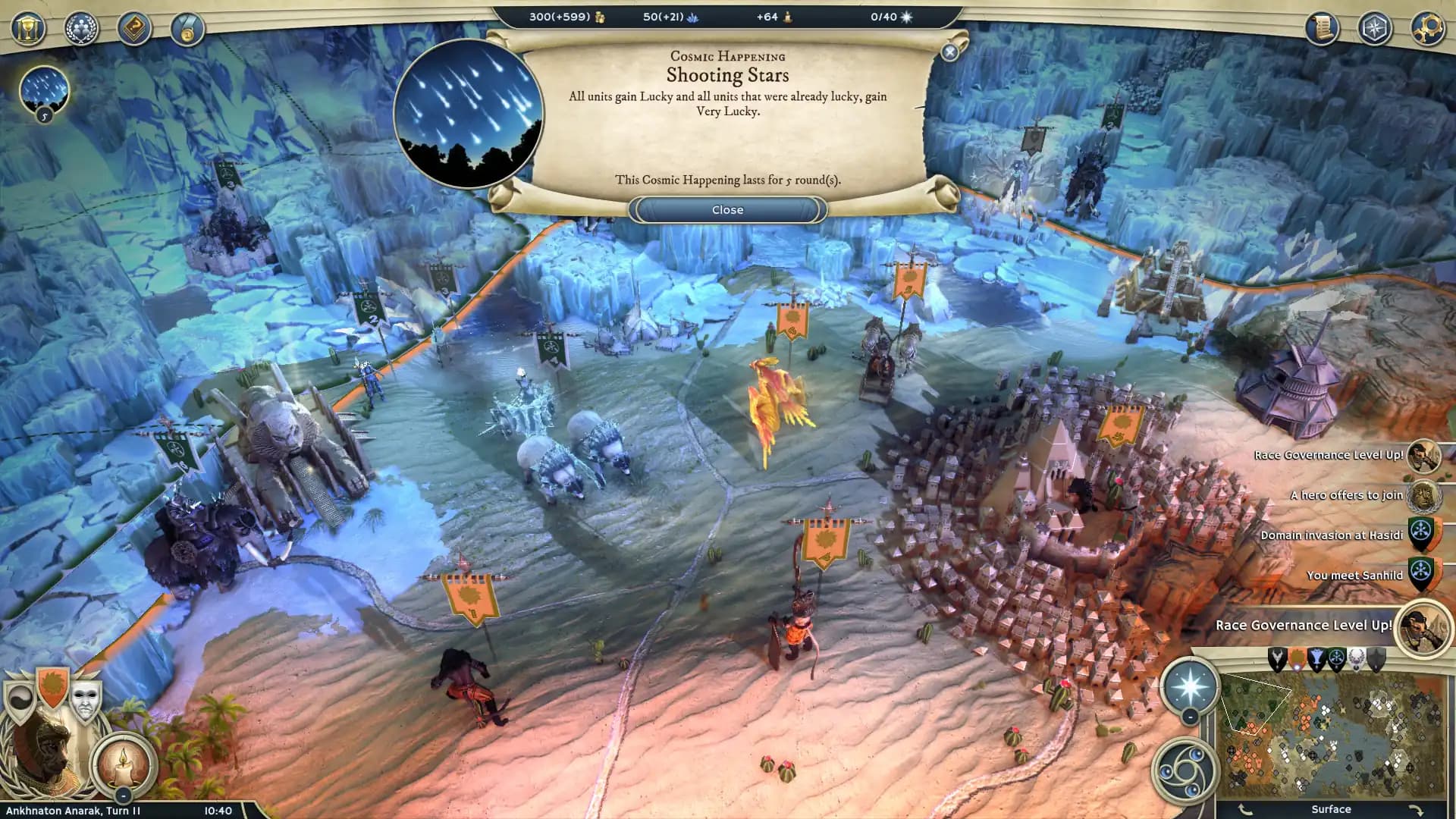
Task: Close the Shooting Stars popup
Action: point(727,209)
